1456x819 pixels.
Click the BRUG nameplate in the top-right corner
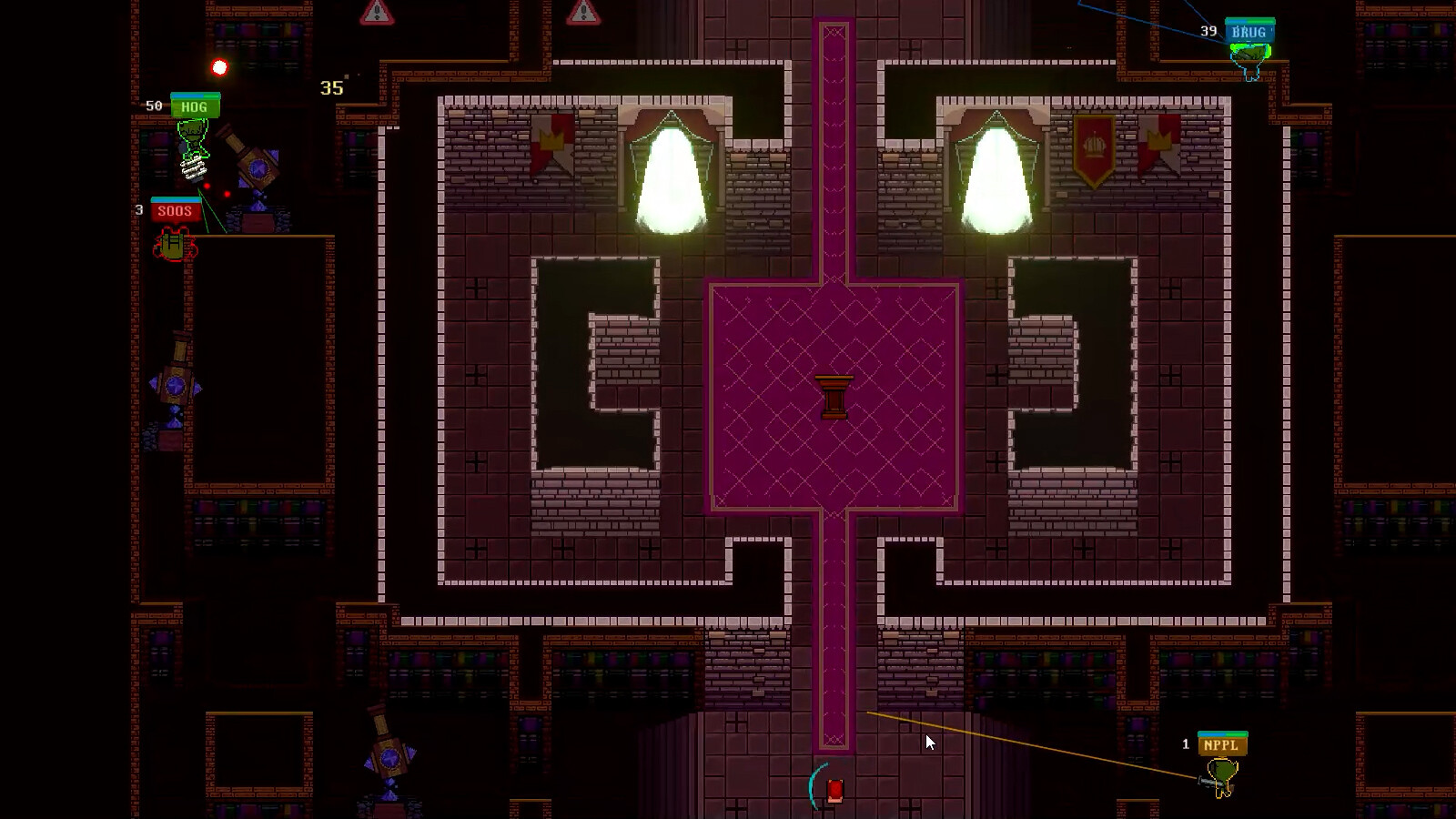point(1249,31)
